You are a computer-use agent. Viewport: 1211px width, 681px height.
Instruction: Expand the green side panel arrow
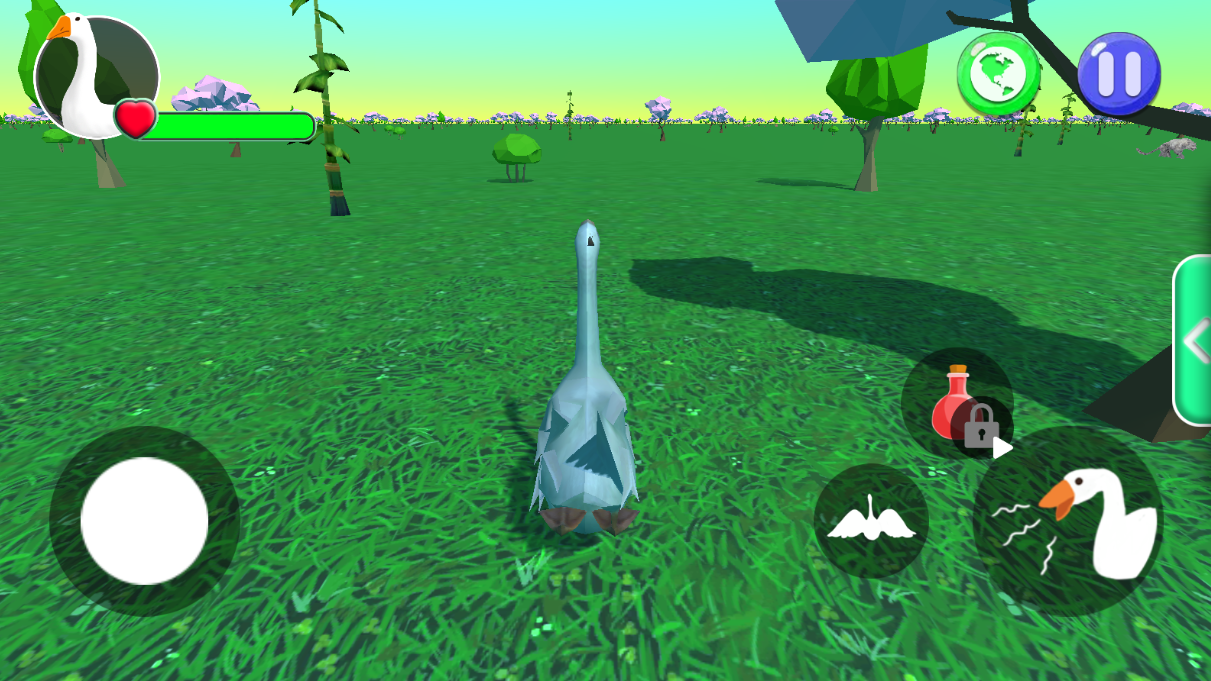(1195, 341)
